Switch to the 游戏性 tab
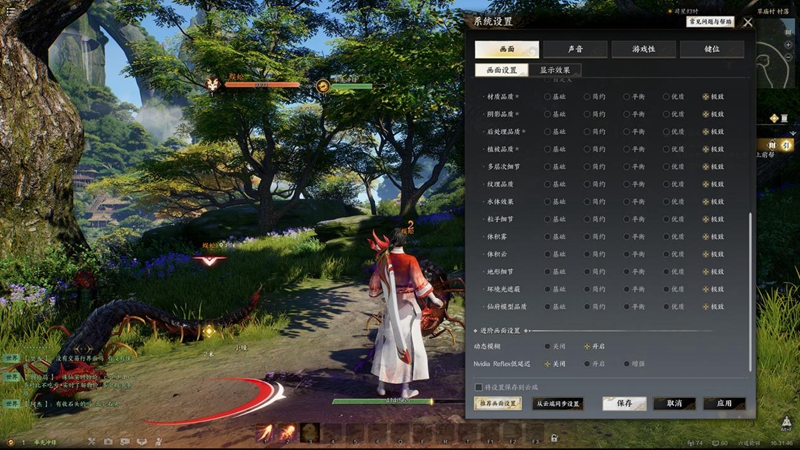 pos(643,49)
